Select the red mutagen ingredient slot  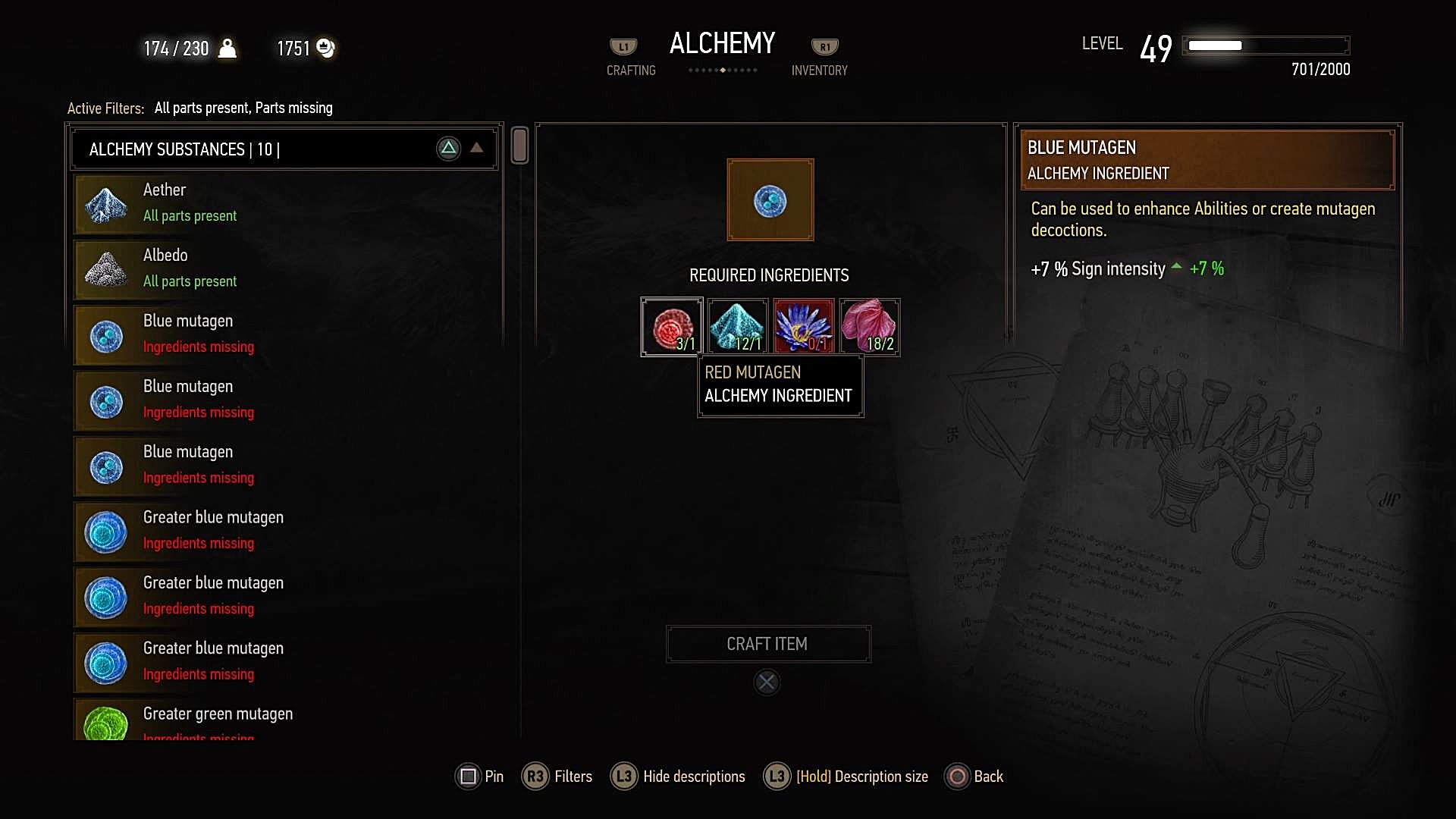click(672, 327)
